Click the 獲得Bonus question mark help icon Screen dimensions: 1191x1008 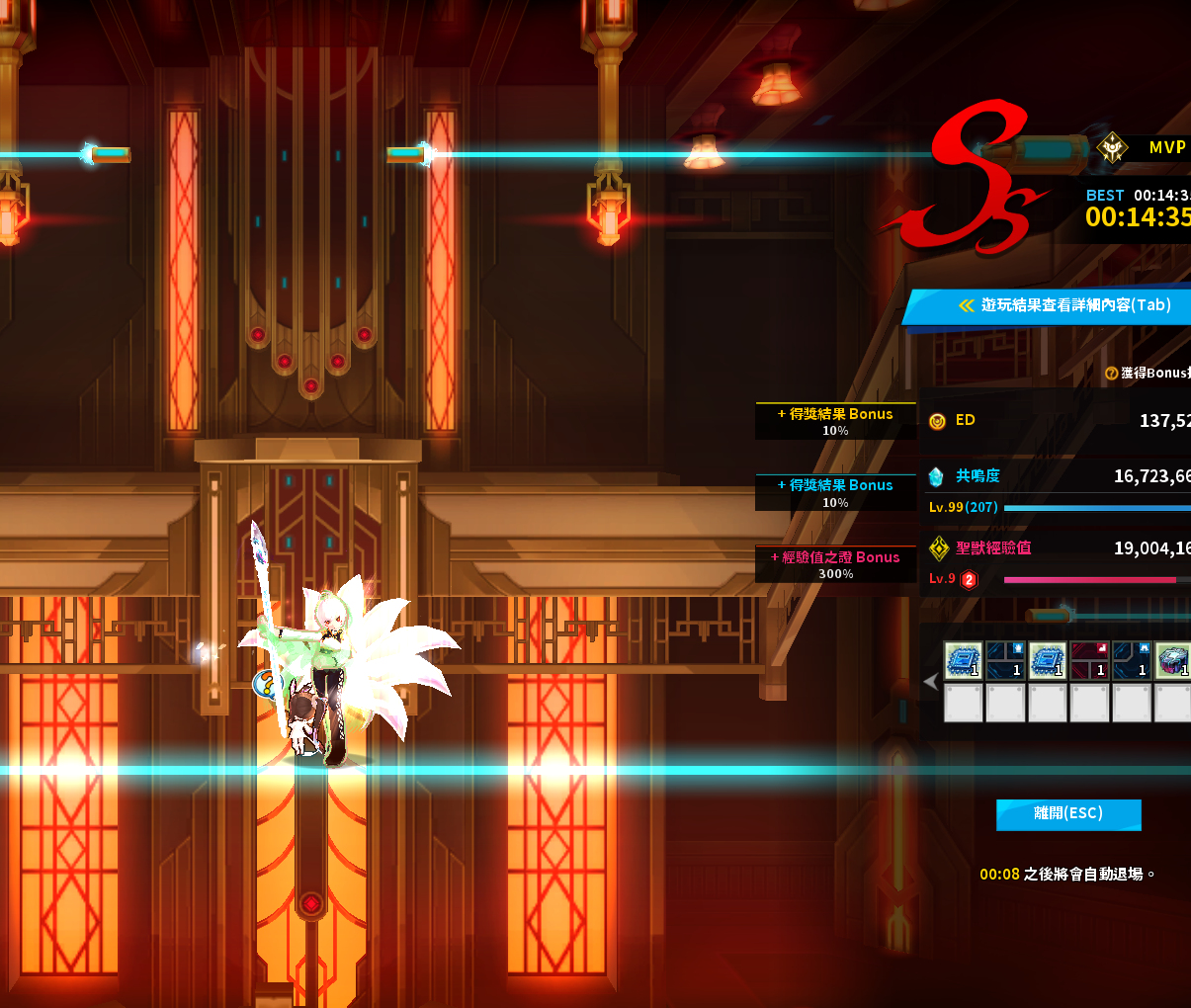point(1111,374)
